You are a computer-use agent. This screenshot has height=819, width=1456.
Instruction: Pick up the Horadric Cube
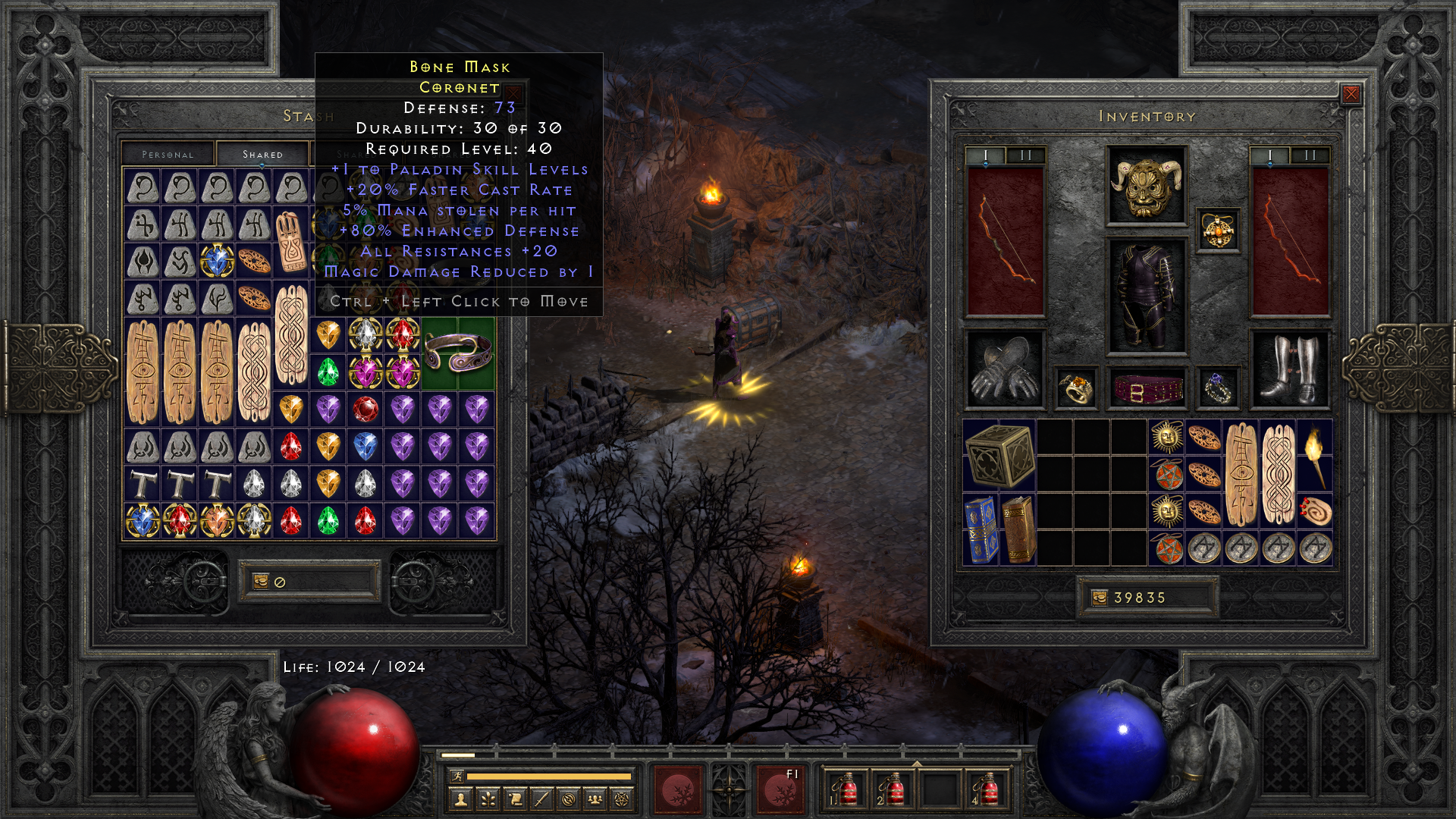pos(999,455)
